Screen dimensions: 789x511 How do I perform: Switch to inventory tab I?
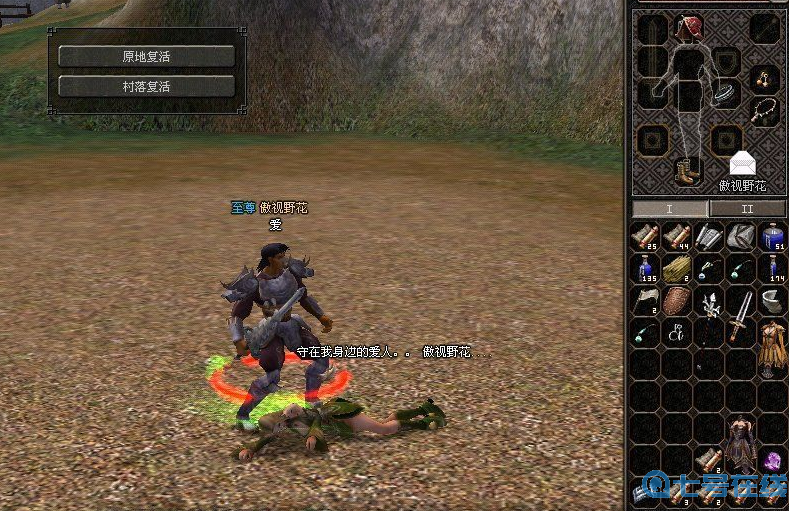tap(670, 209)
